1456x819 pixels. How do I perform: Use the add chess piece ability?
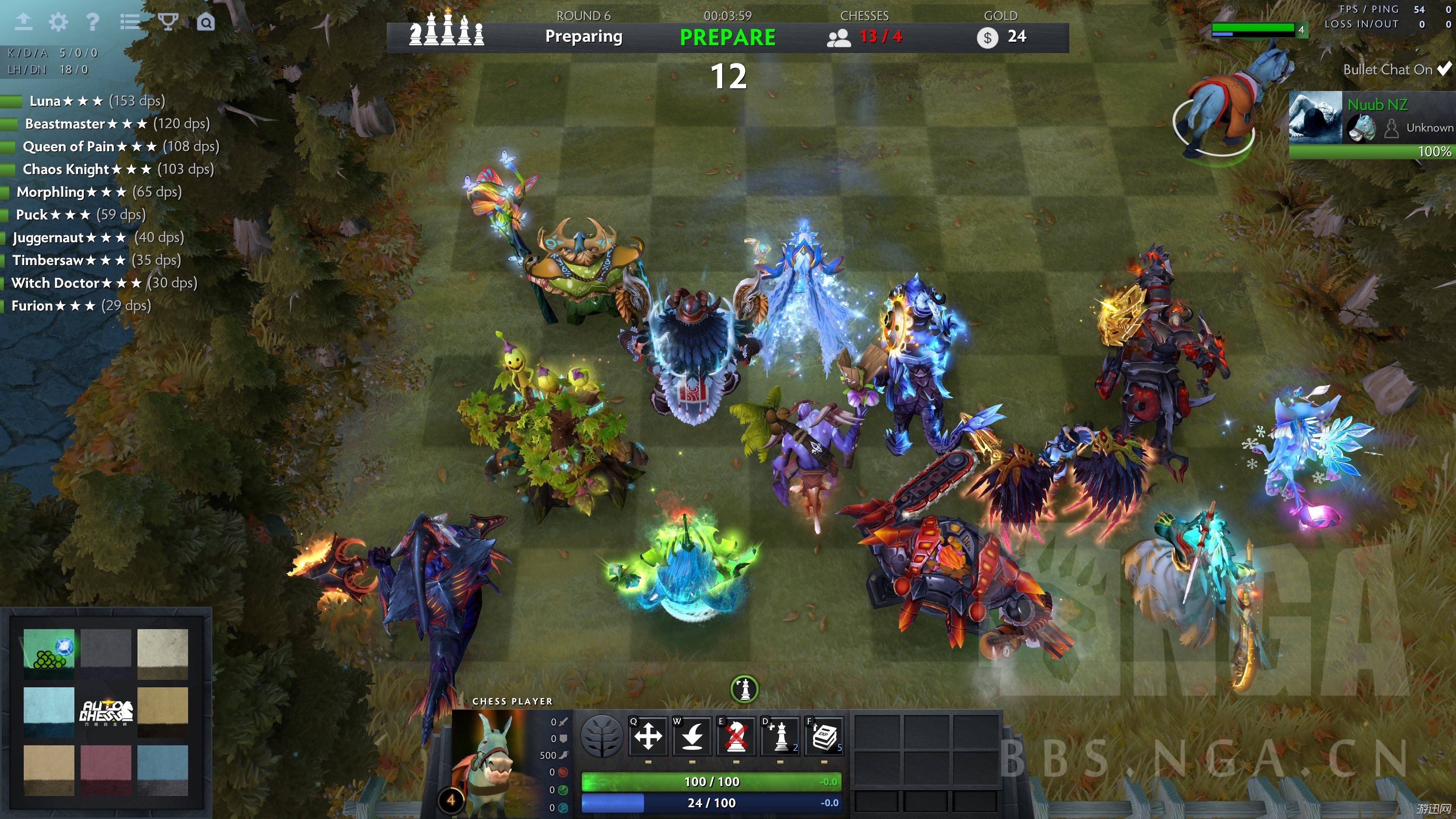(780, 736)
